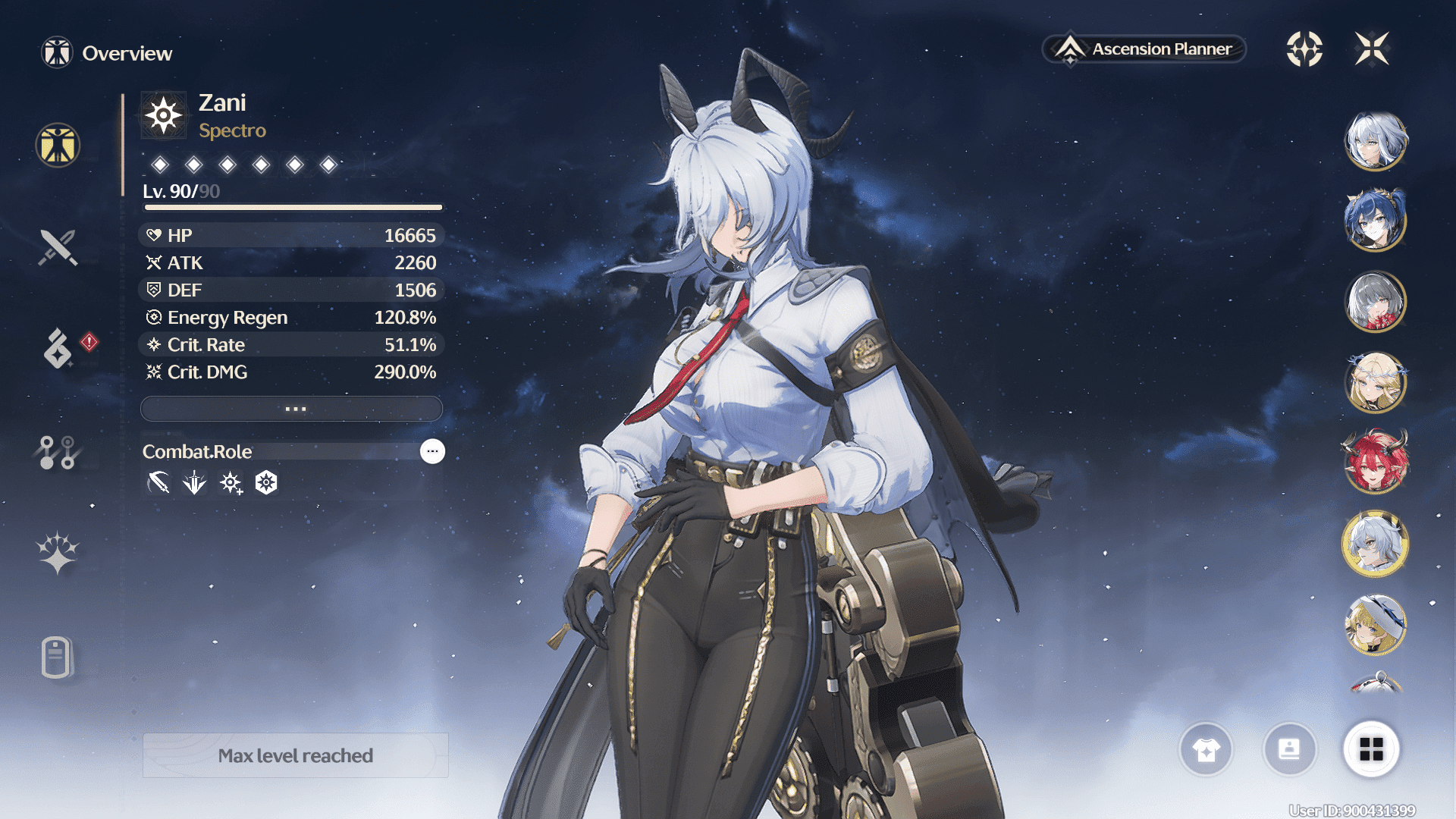Open the Resonance Chain star tab

[x=58, y=552]
